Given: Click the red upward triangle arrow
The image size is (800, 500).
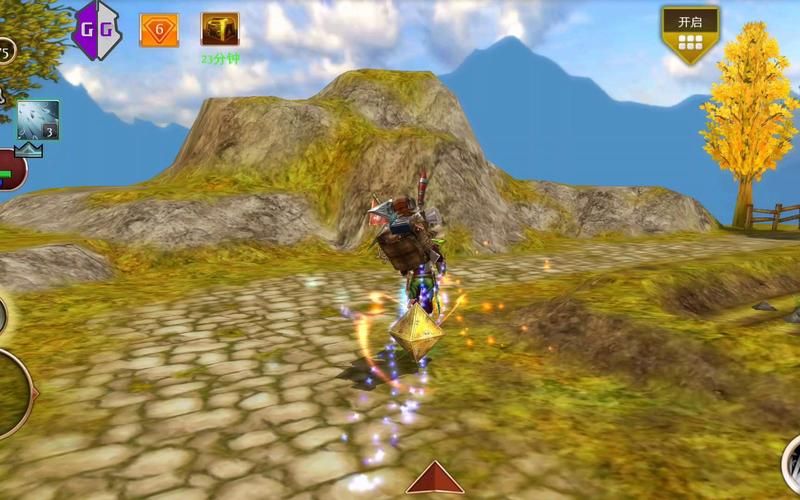Looking at the screenshot, I should (434, 478).
